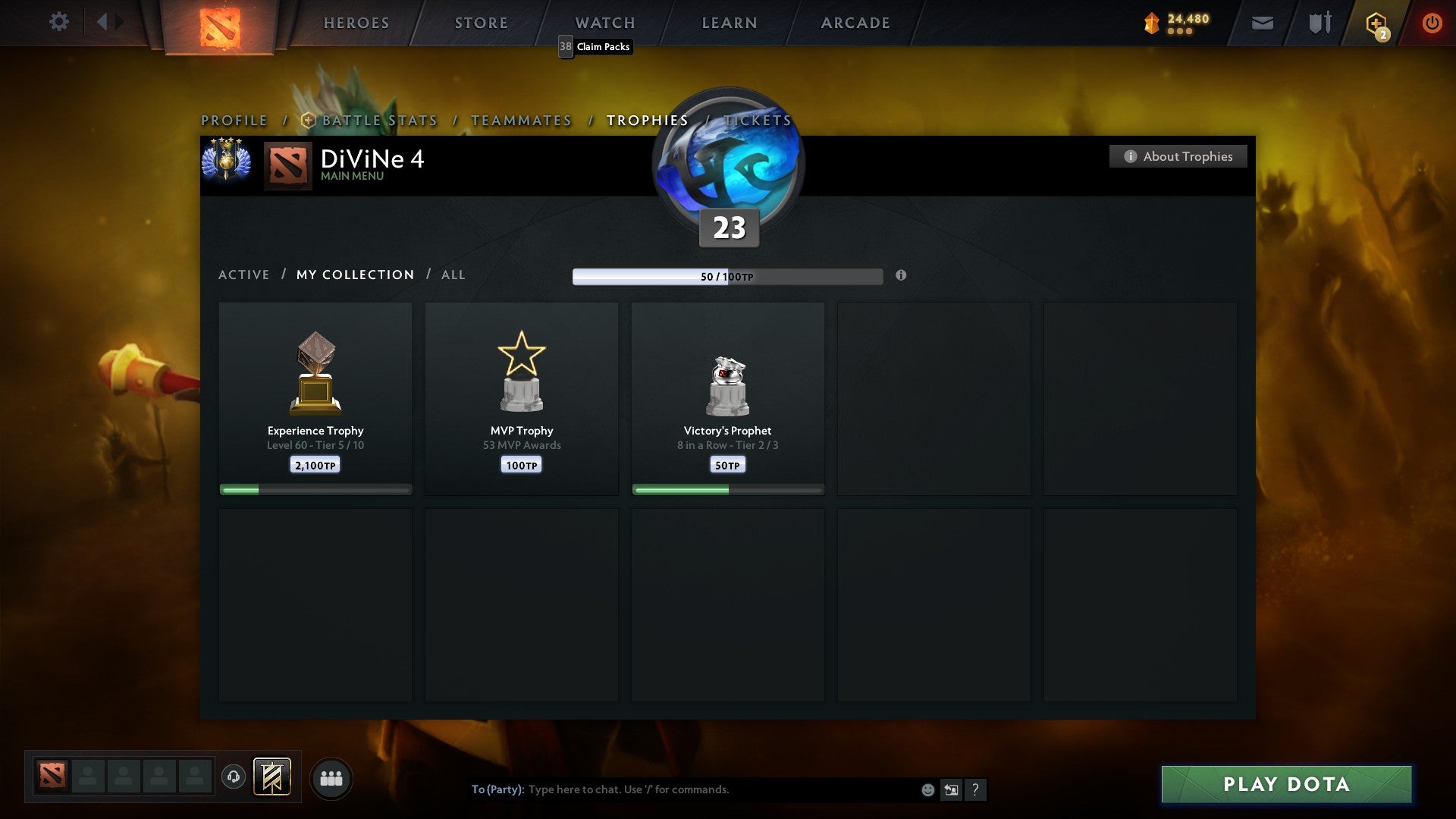Open the Armory shield and sword icon
This screenshot has height=819, width=1456.
pyautogui.click(x=1319, y=22)
